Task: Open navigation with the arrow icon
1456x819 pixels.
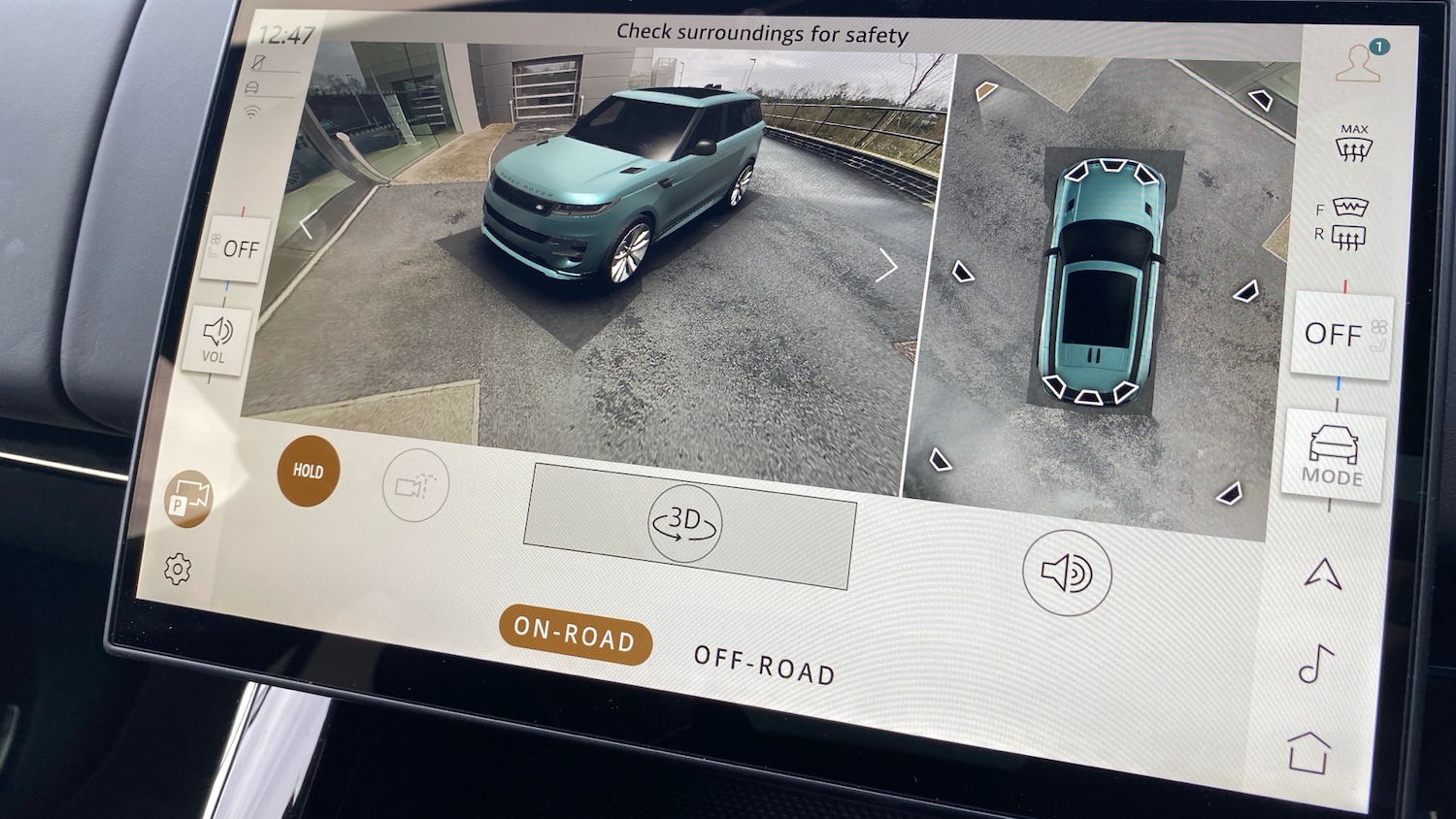Action: [1323, 574]
